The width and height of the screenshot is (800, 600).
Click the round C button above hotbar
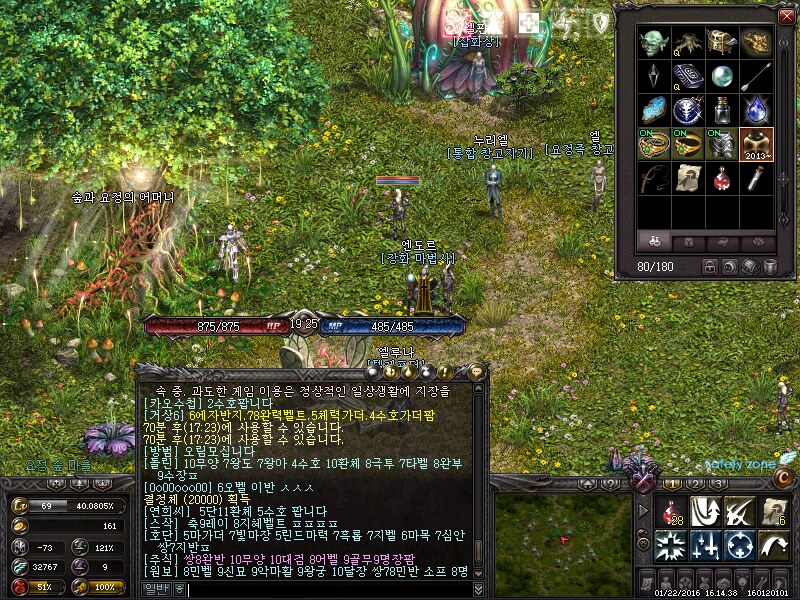click(x=785, y=479)
